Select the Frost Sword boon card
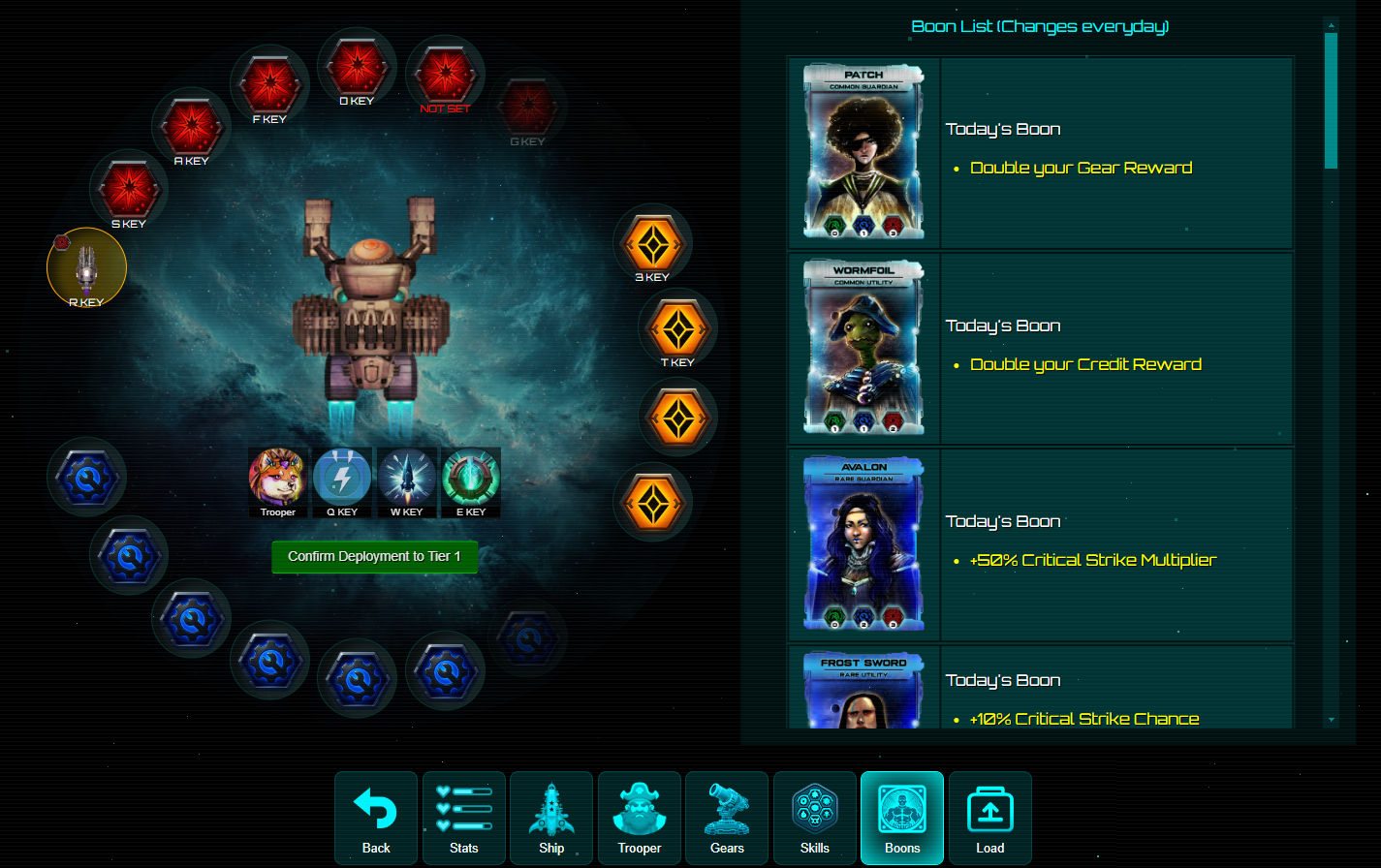This screenshot has width=1381, height=868. 863,690
